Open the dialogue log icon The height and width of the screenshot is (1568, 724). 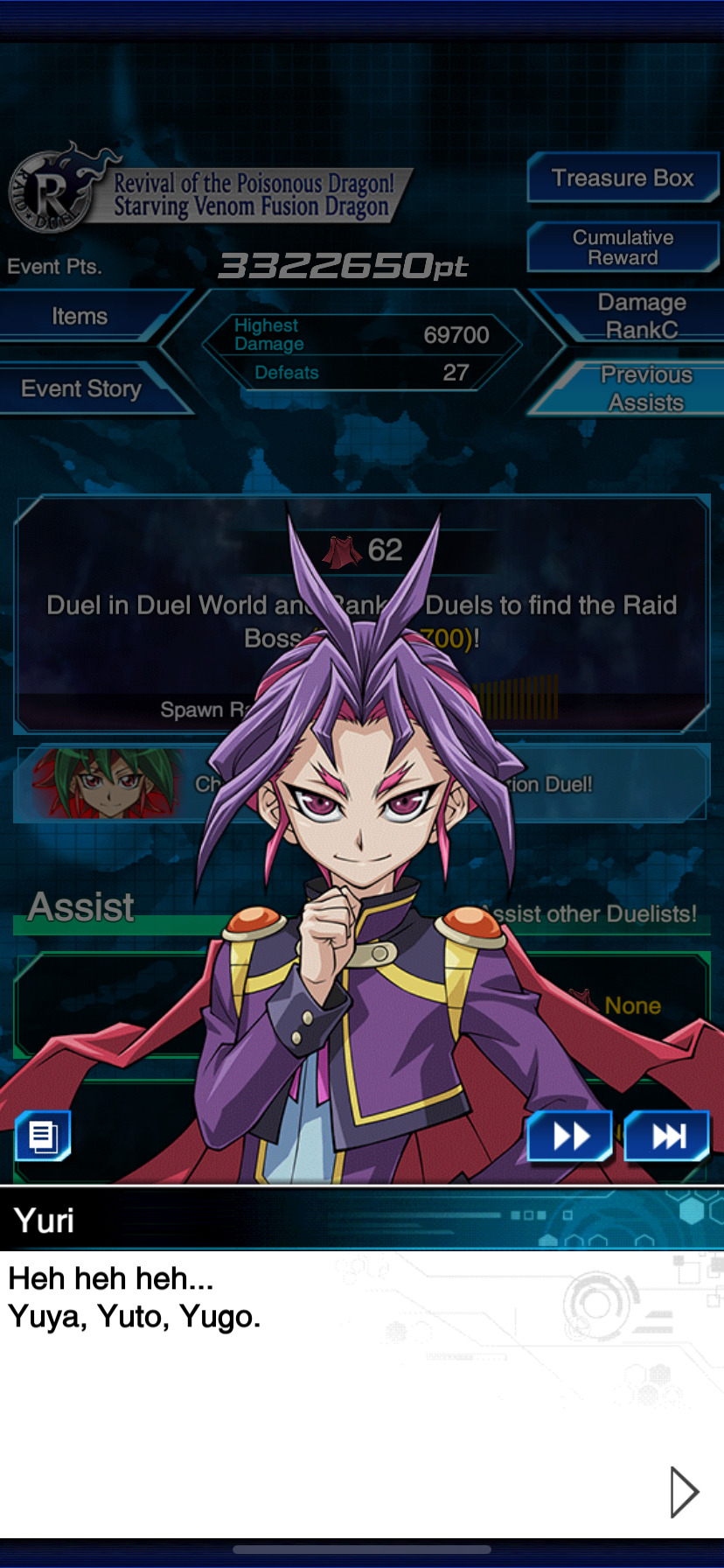point(42,1137)
